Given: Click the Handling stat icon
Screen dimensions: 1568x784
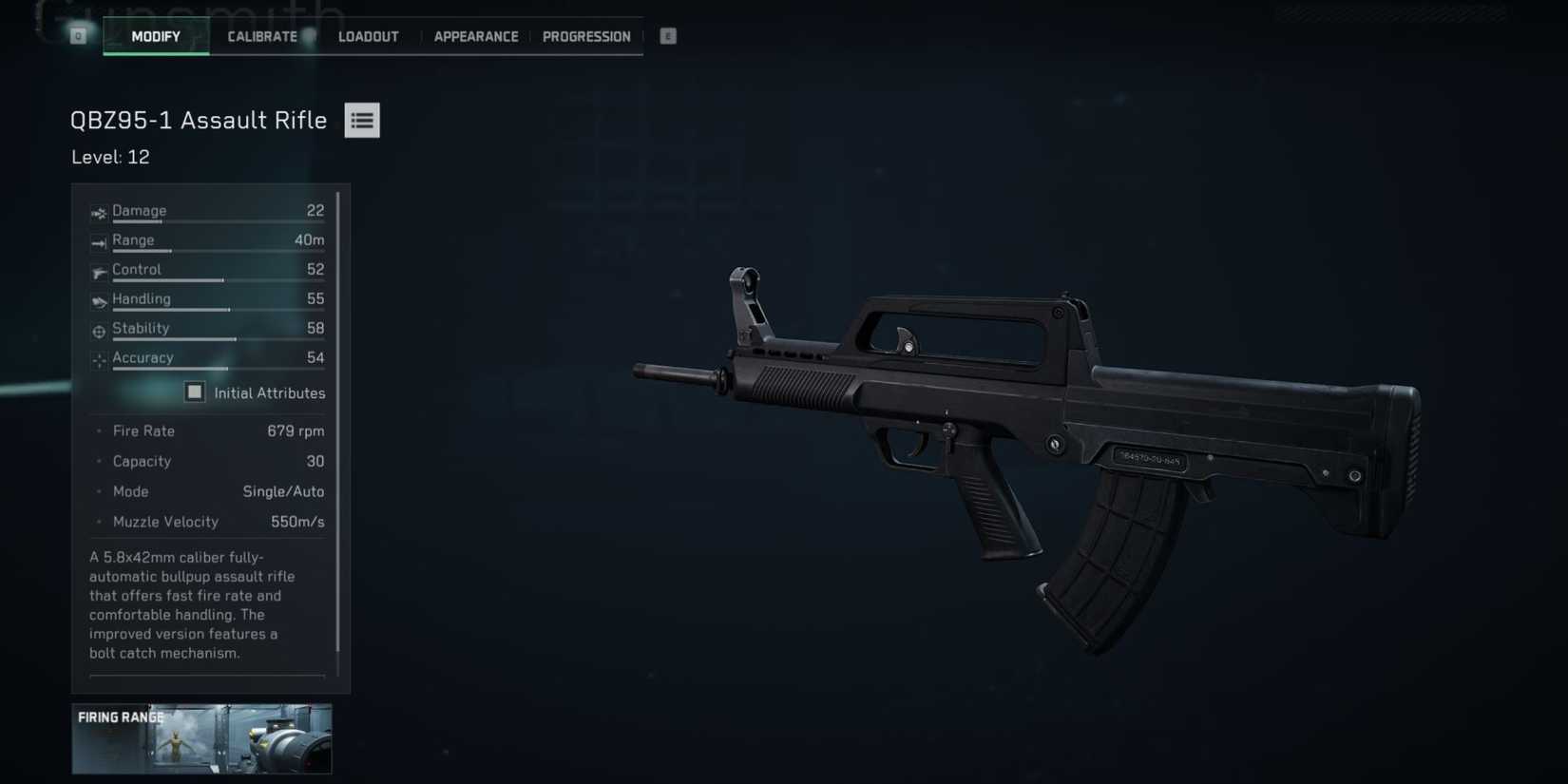Looking at the screenshot, I should (x=98, y=301).
